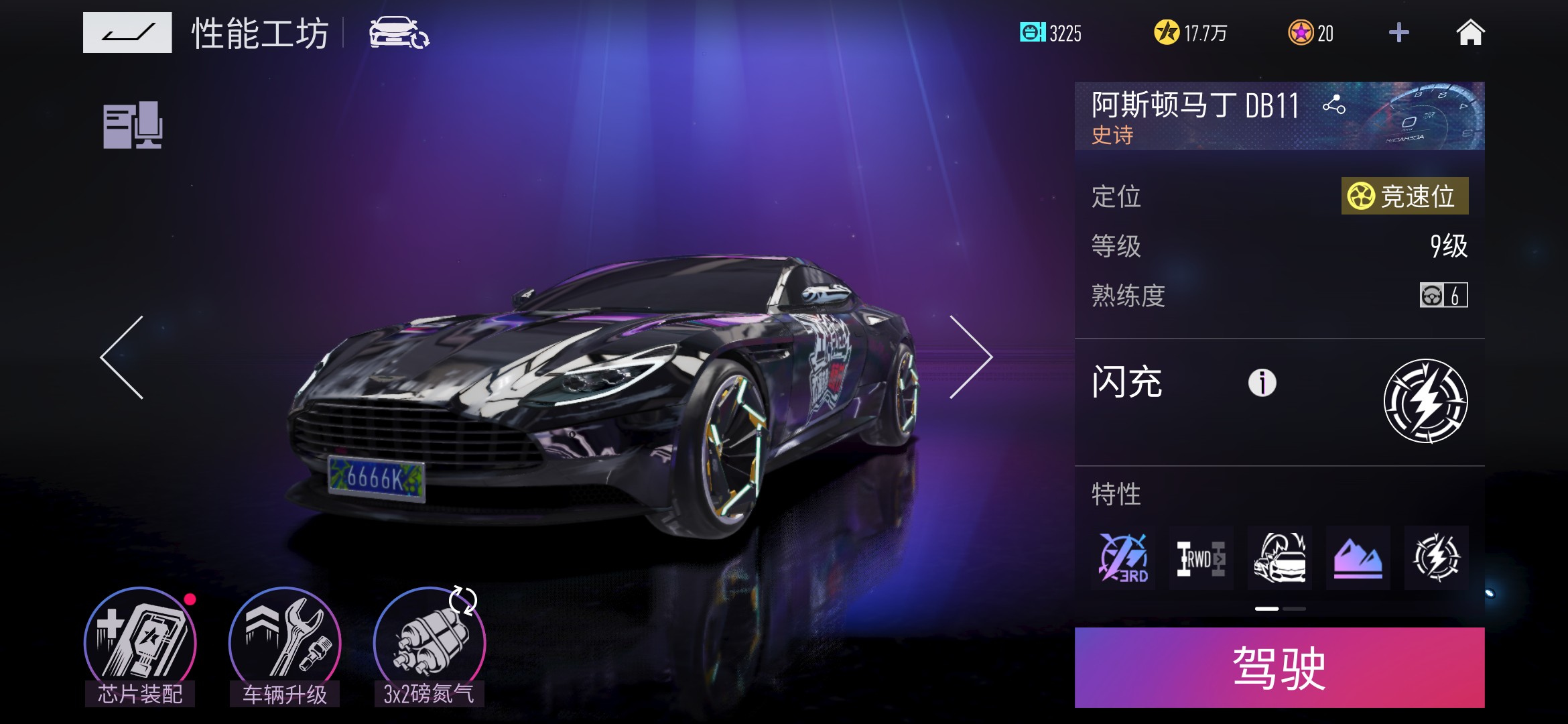Select the 闪充 lightning skill emblem
This screenshot has height=724, width=1568.
(x=1425, y=401)
